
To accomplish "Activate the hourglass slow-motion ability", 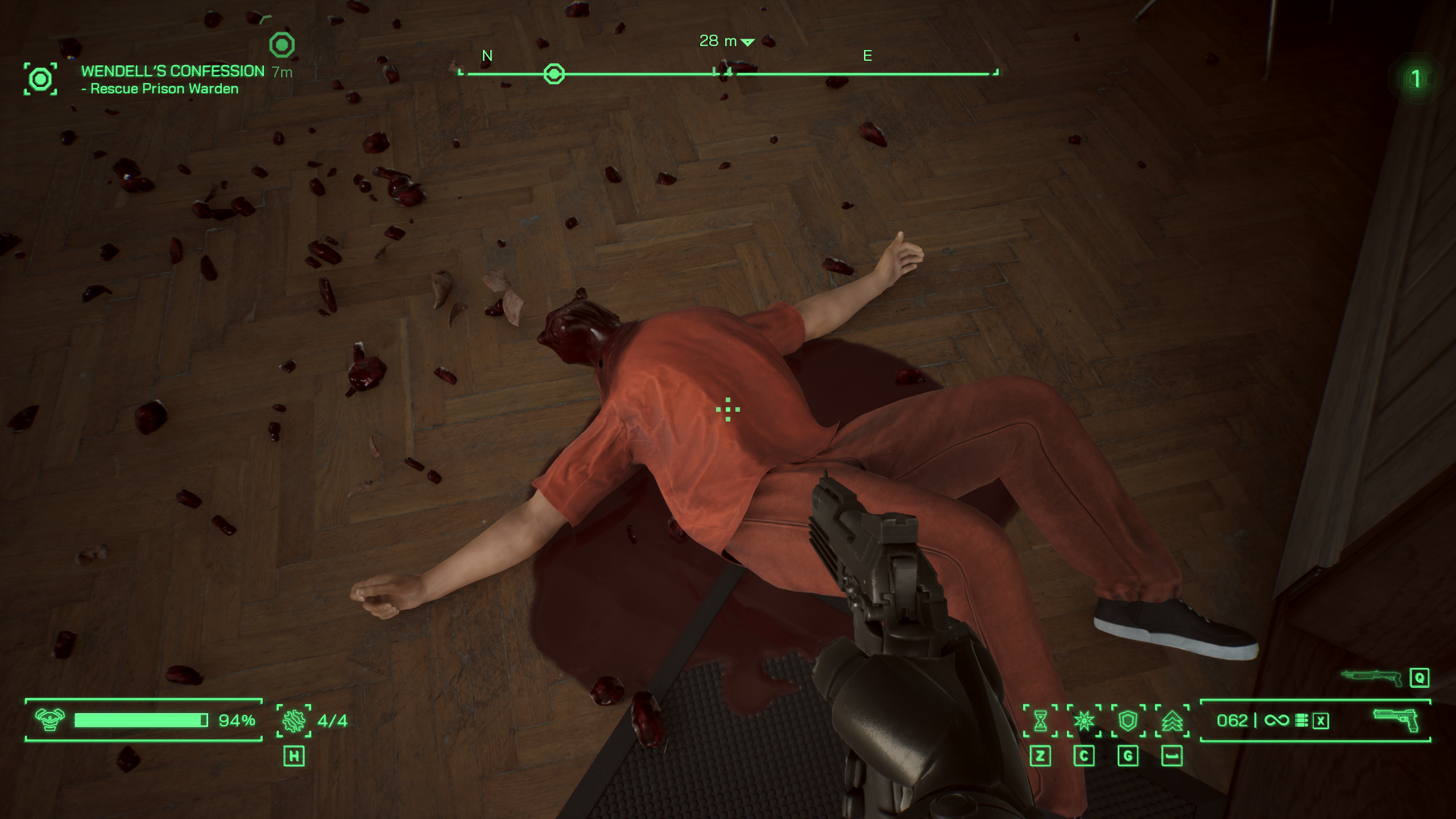I will tap(1040, 721).
